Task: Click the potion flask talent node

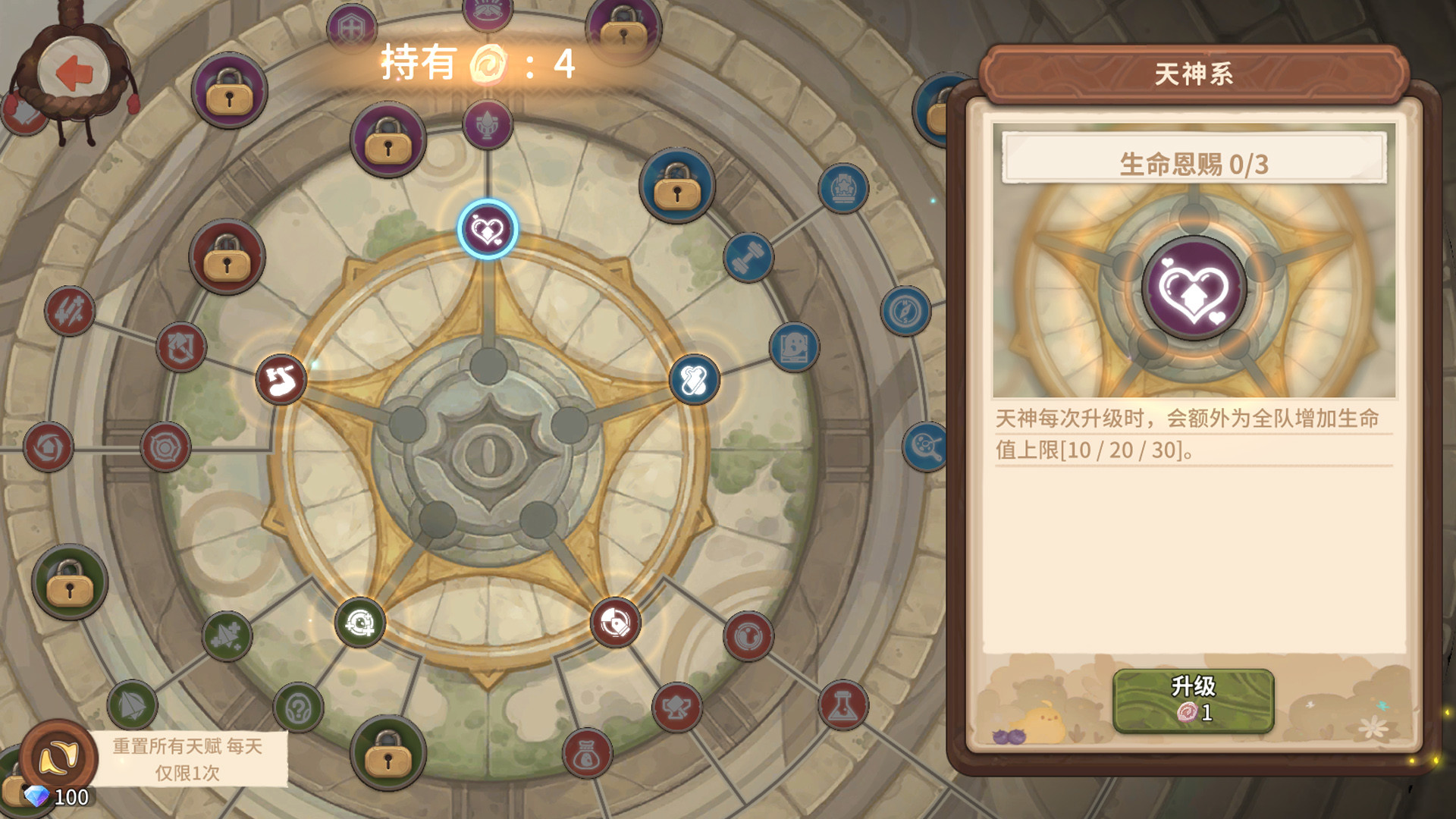Action: pyautogui.click(x=844, y=704)
